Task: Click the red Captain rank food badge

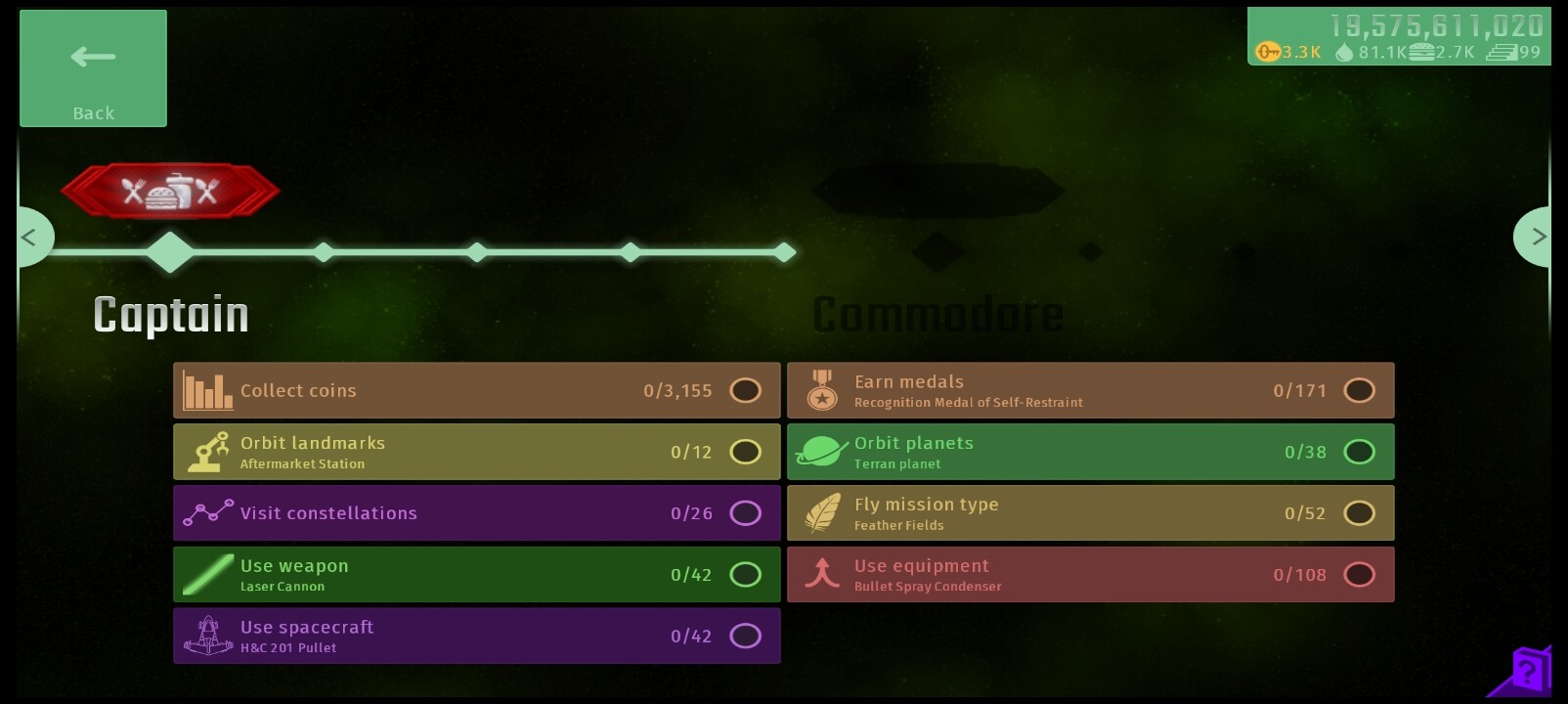Action: point(170,191)
